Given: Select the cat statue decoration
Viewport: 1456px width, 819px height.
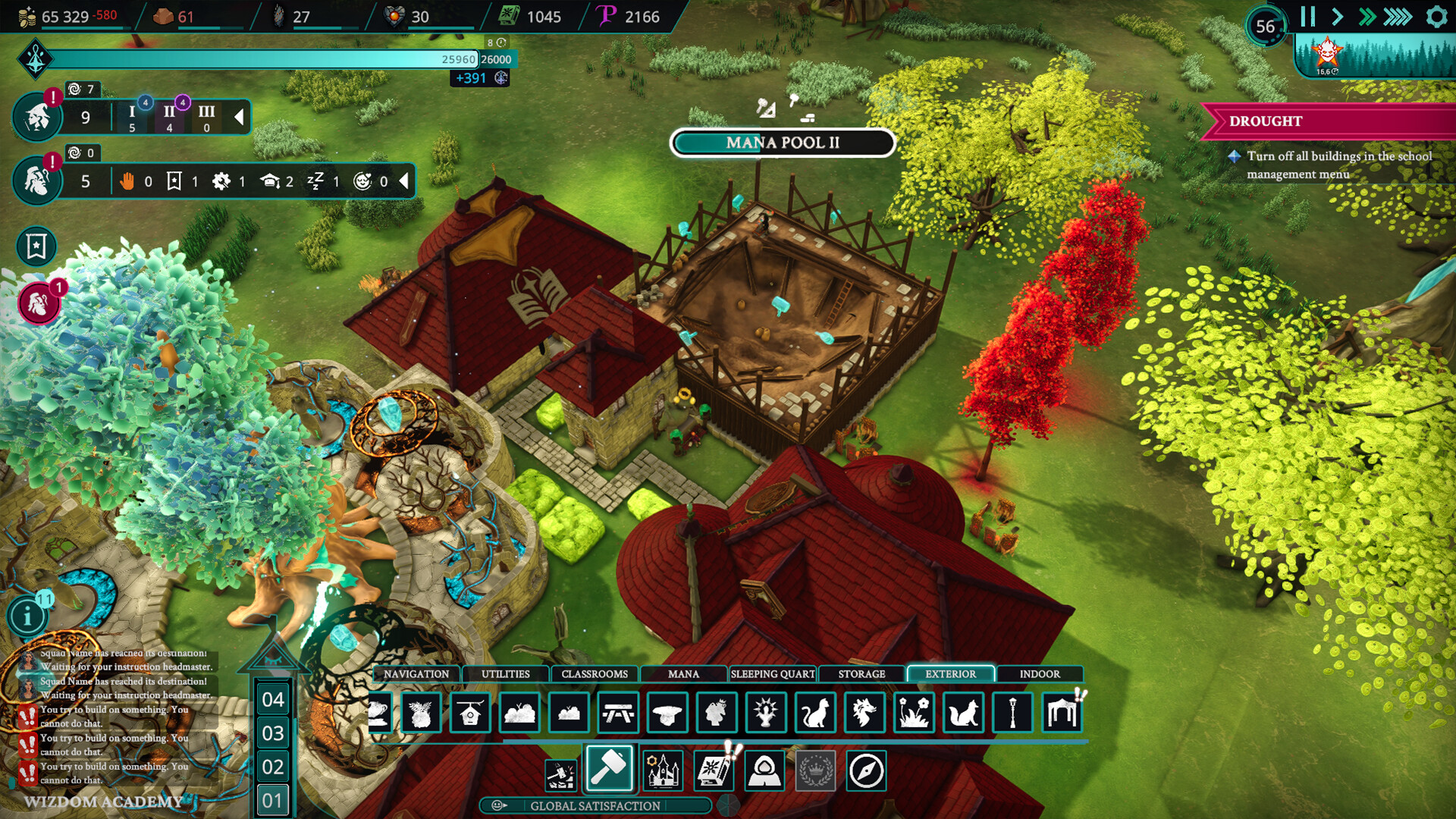Looking at the screenshot, I should point(814,712).
